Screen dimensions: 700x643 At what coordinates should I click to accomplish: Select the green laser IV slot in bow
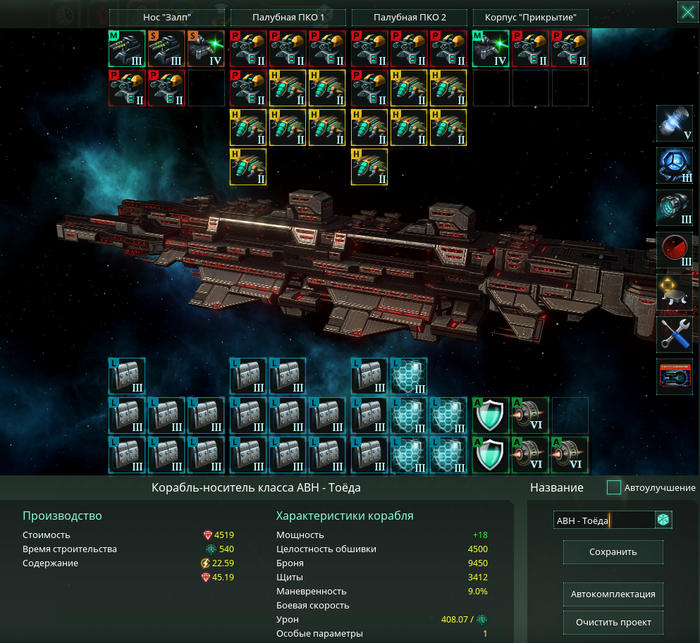pos(207,48)
